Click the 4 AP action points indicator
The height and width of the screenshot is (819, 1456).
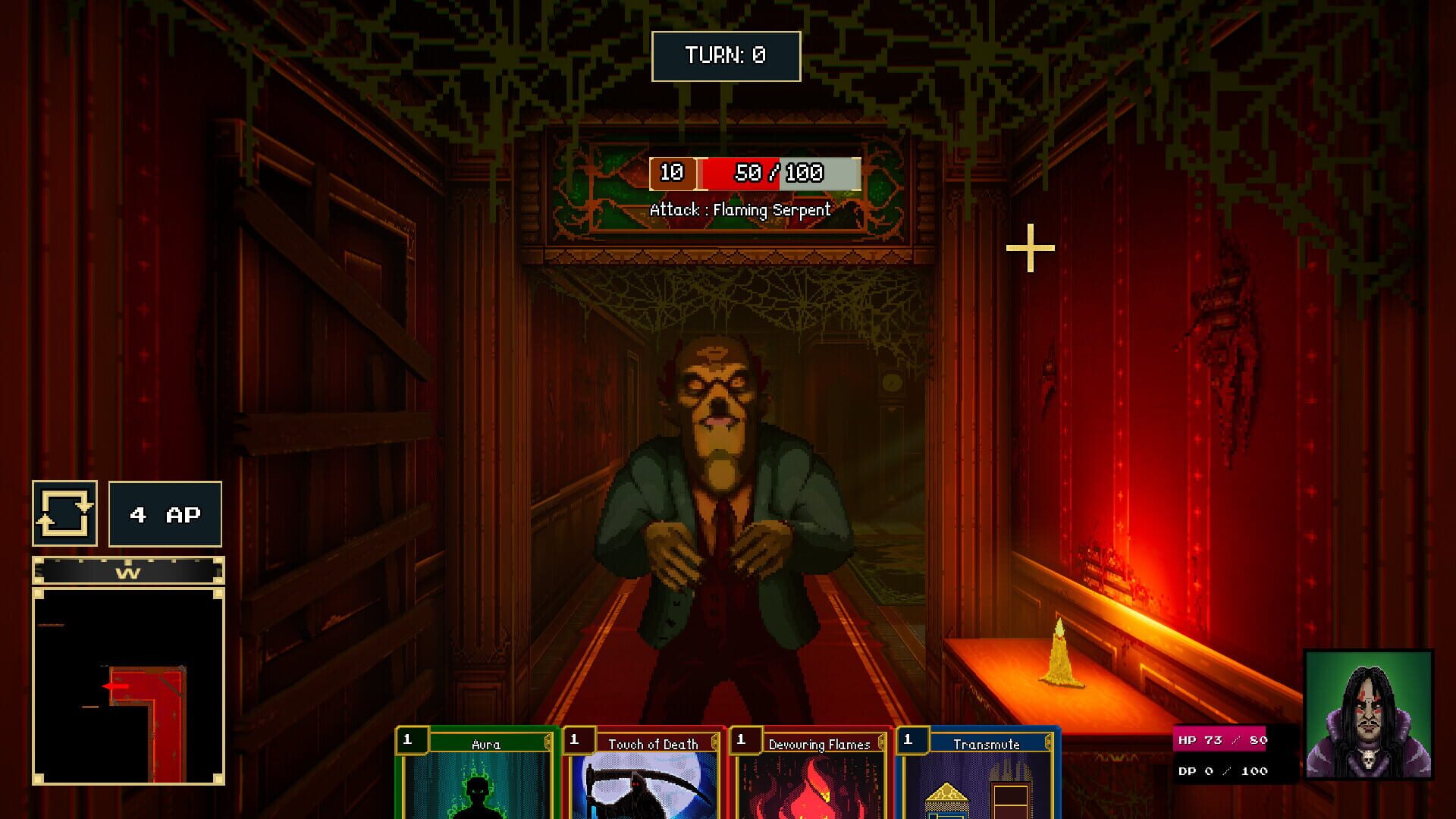(164, 513)
